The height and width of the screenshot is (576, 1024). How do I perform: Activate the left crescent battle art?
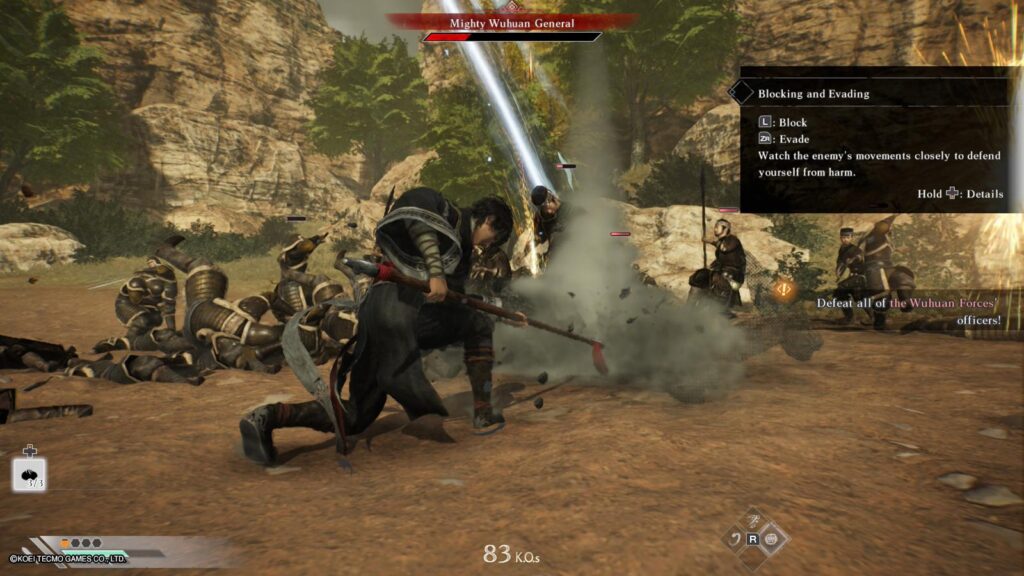pyautogui.click(x=734, y=539)
